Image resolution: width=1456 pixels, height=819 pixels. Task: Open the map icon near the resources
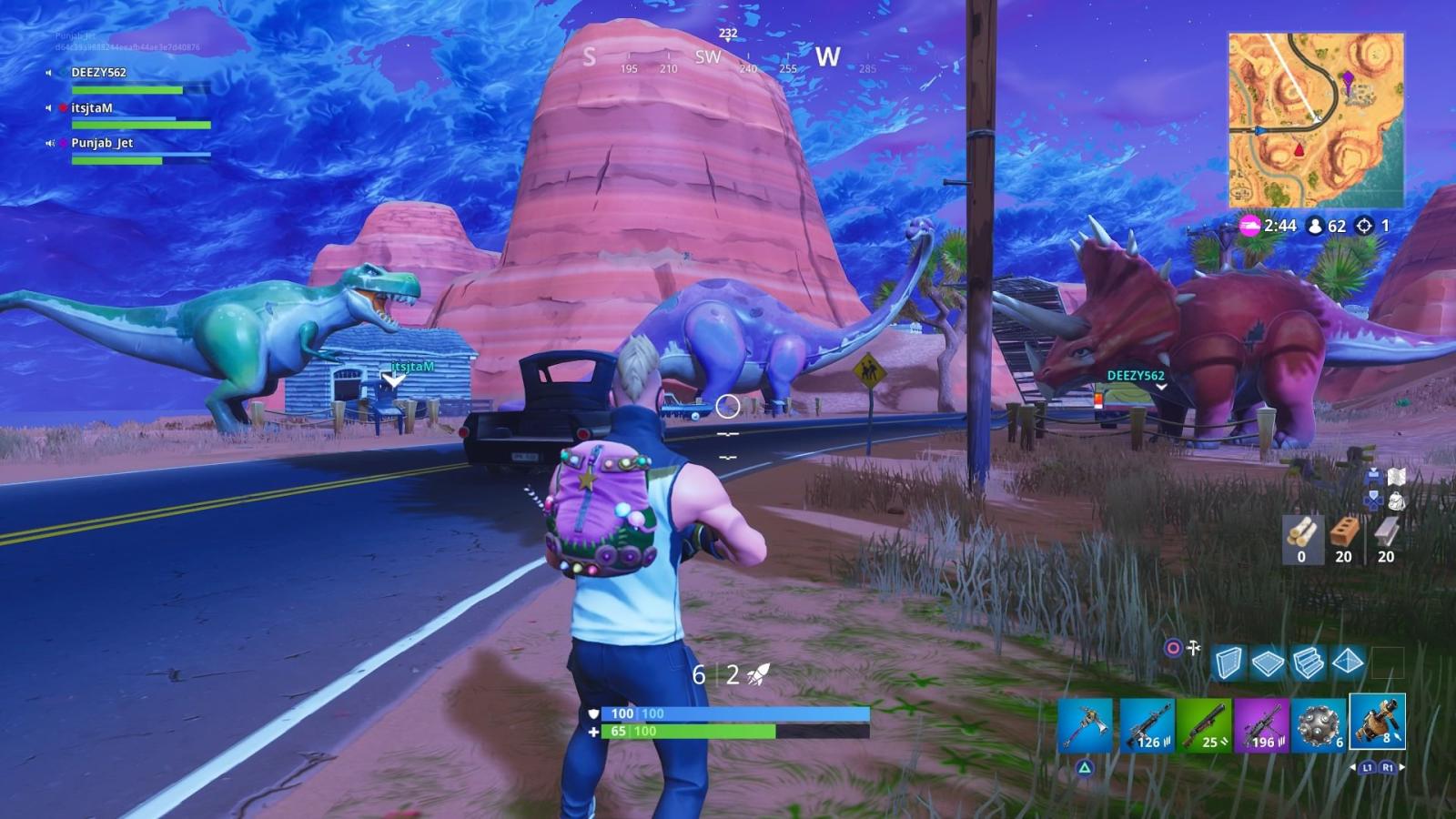tap(1397, 476)
